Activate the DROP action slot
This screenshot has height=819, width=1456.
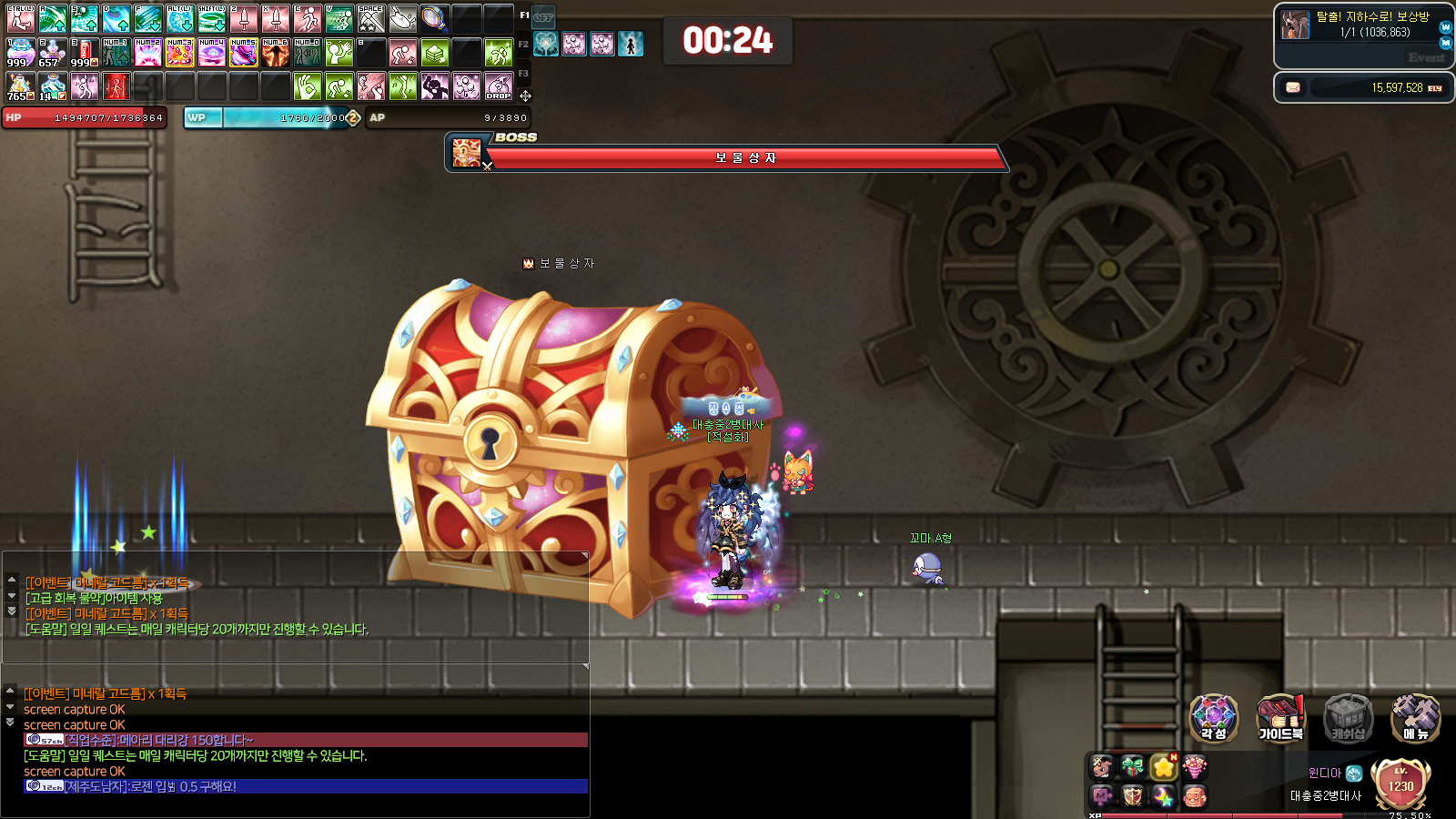coord(499,86)
